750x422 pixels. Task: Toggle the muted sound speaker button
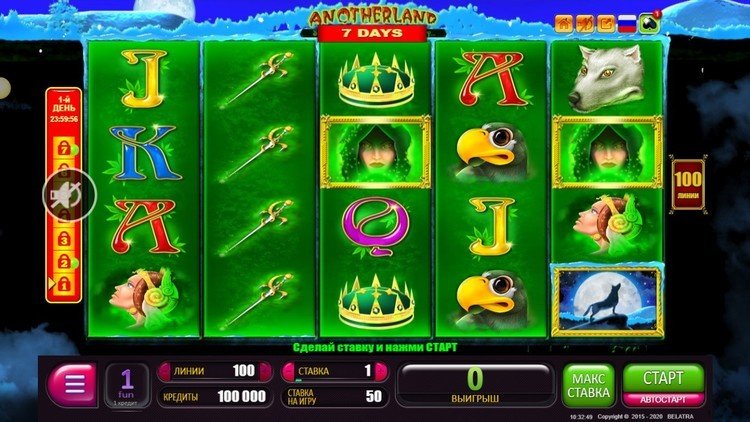click(69, 194)
